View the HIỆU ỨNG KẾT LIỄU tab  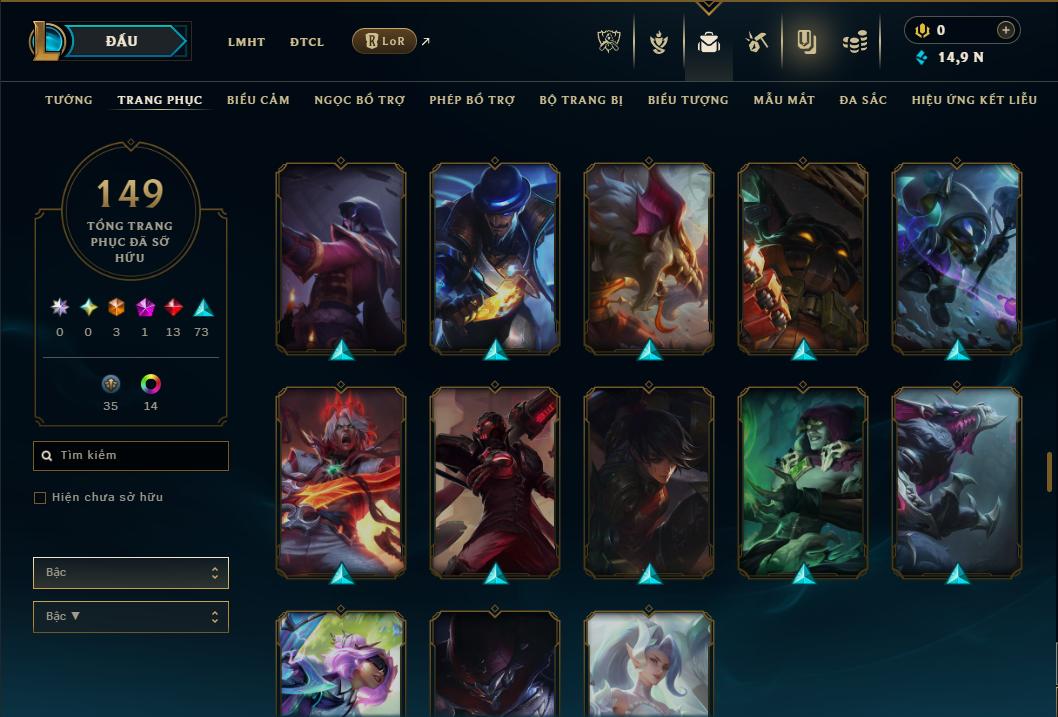[976, 100]
